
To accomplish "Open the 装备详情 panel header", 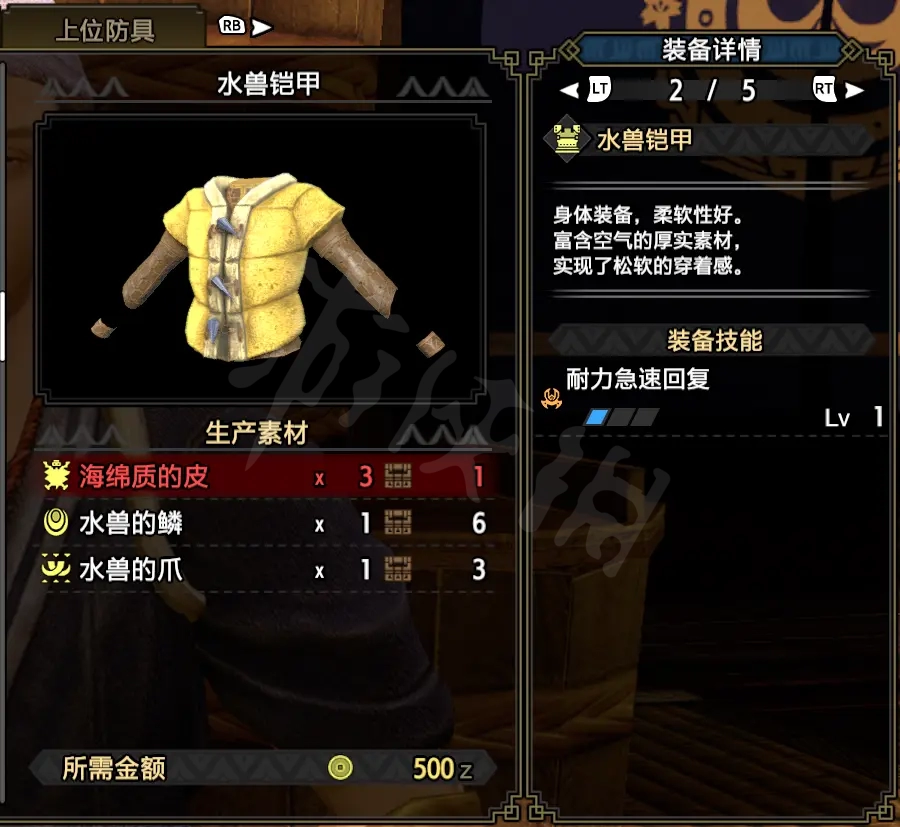I will point(711,49).
